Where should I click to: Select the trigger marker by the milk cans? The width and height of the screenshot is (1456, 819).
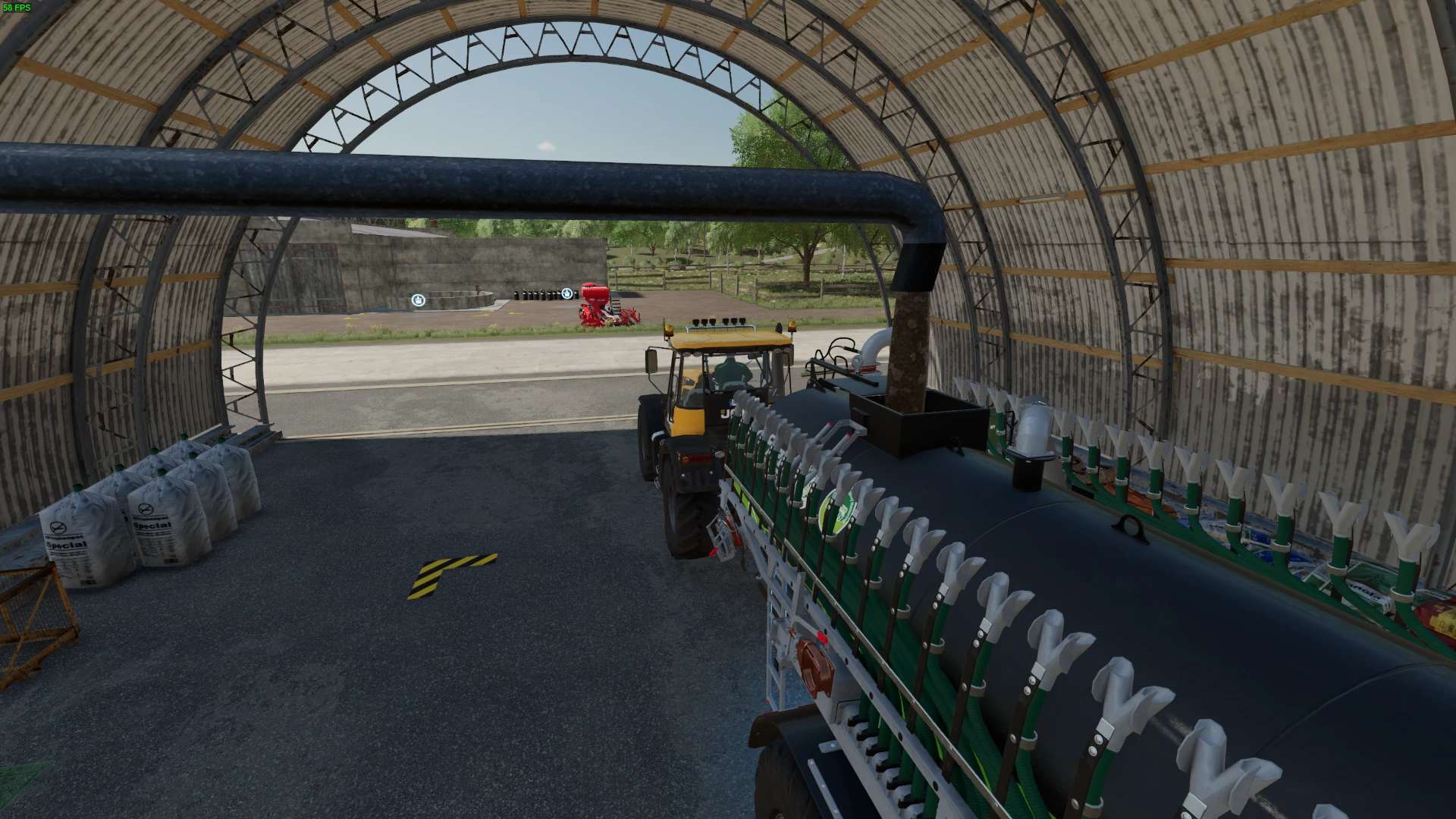pos(566,293)
